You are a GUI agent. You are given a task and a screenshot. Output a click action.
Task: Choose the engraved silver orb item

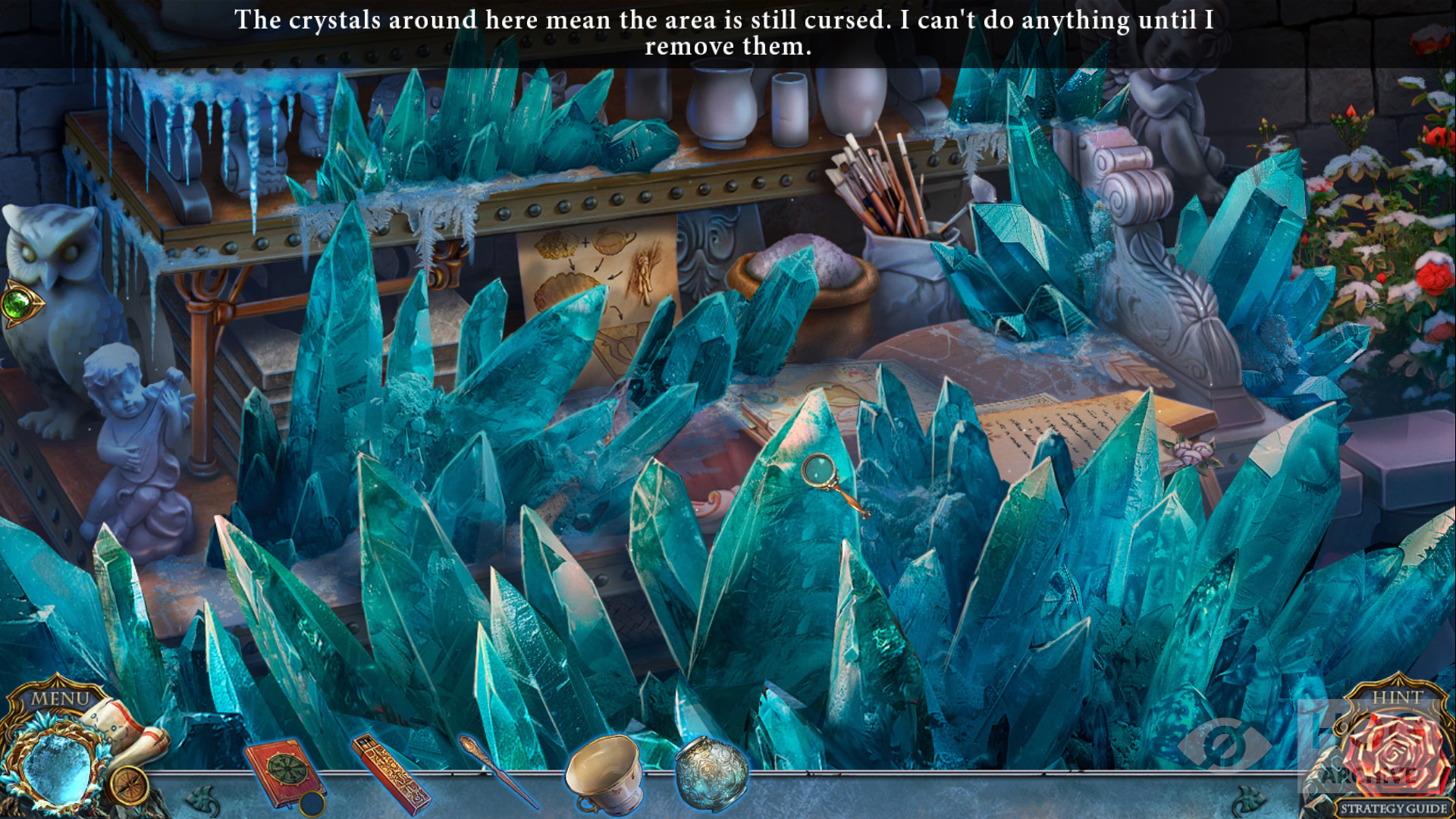point(711,773)
